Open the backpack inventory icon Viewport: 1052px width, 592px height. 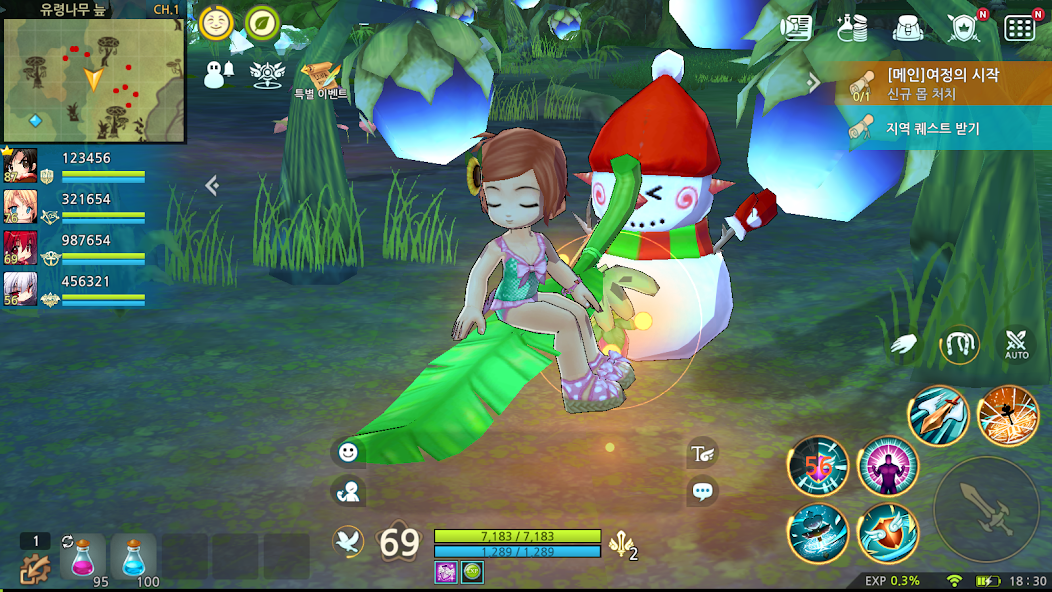[x=907, y=27]
